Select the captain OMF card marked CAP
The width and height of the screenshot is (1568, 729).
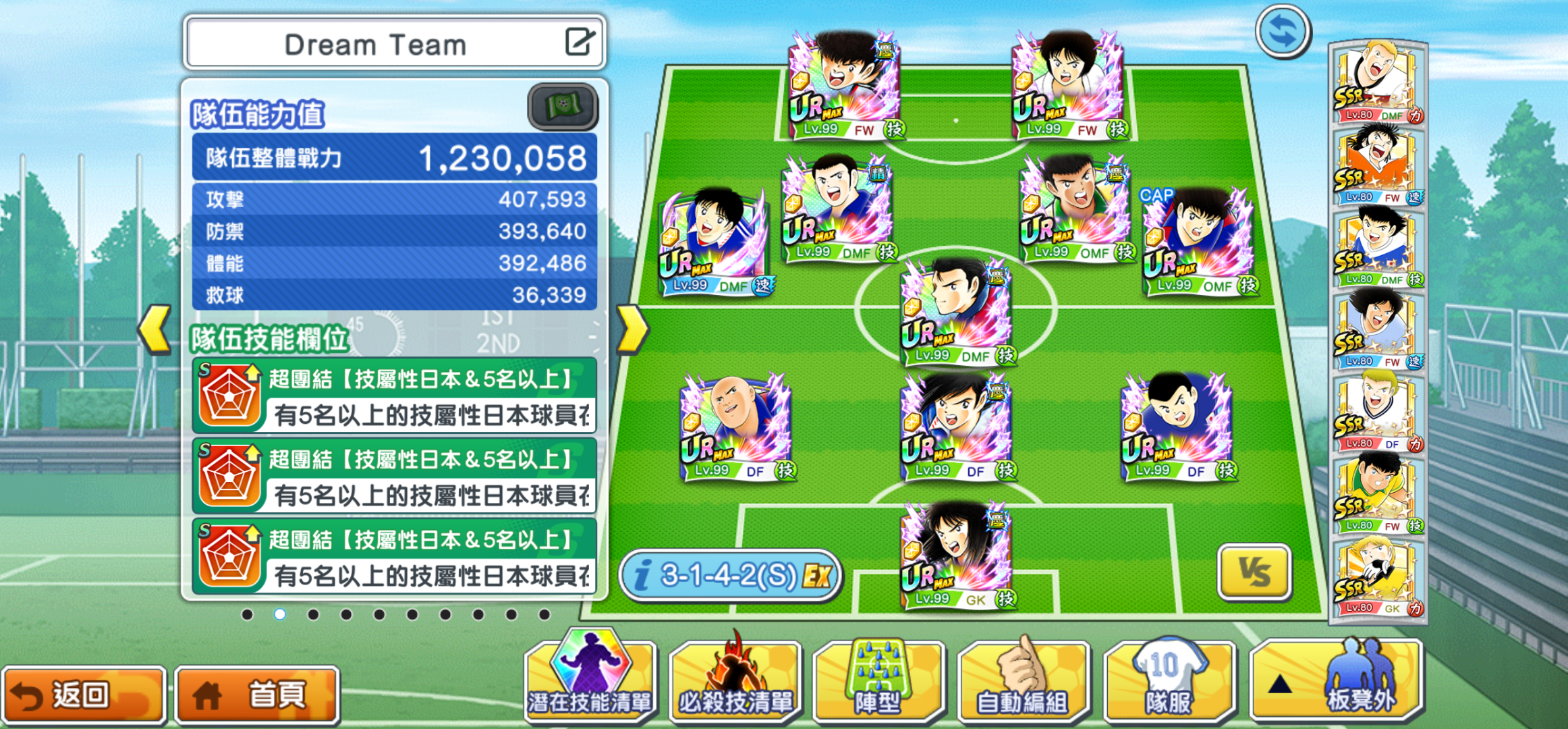(x=1198, y=244)
